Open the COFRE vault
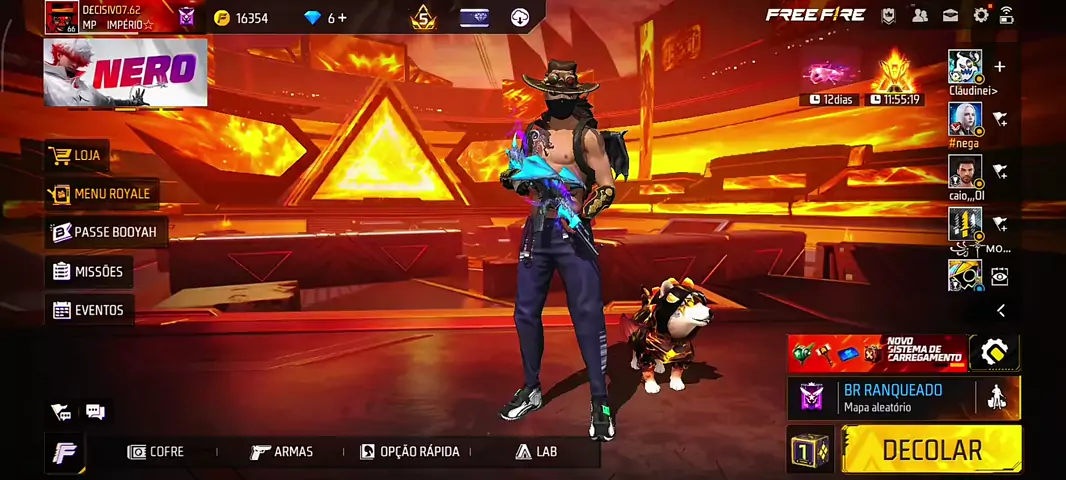The width and height of the screenshot is (1066, 480). (156, 452)
